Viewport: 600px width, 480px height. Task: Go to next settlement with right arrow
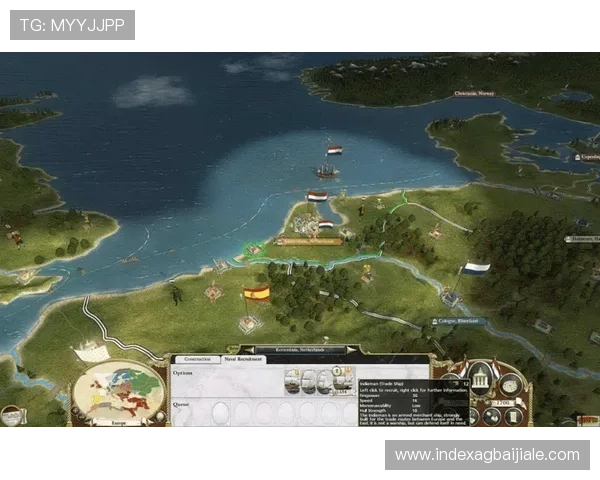tap(350, 350)
